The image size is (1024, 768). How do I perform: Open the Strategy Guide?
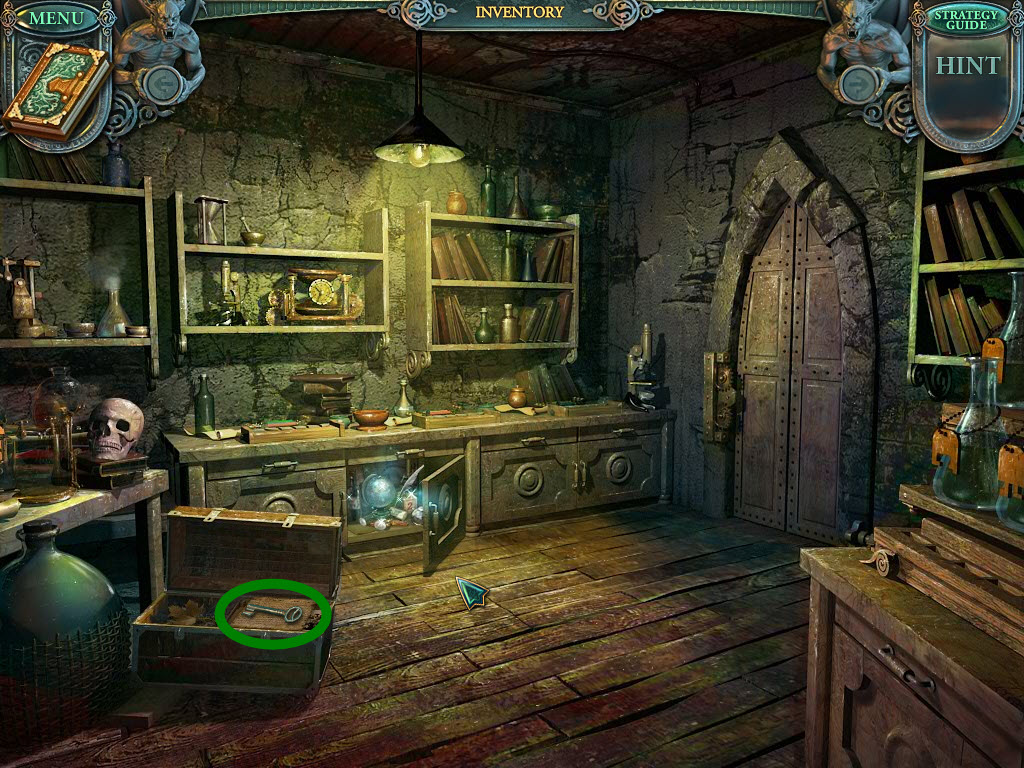(966, 17)
